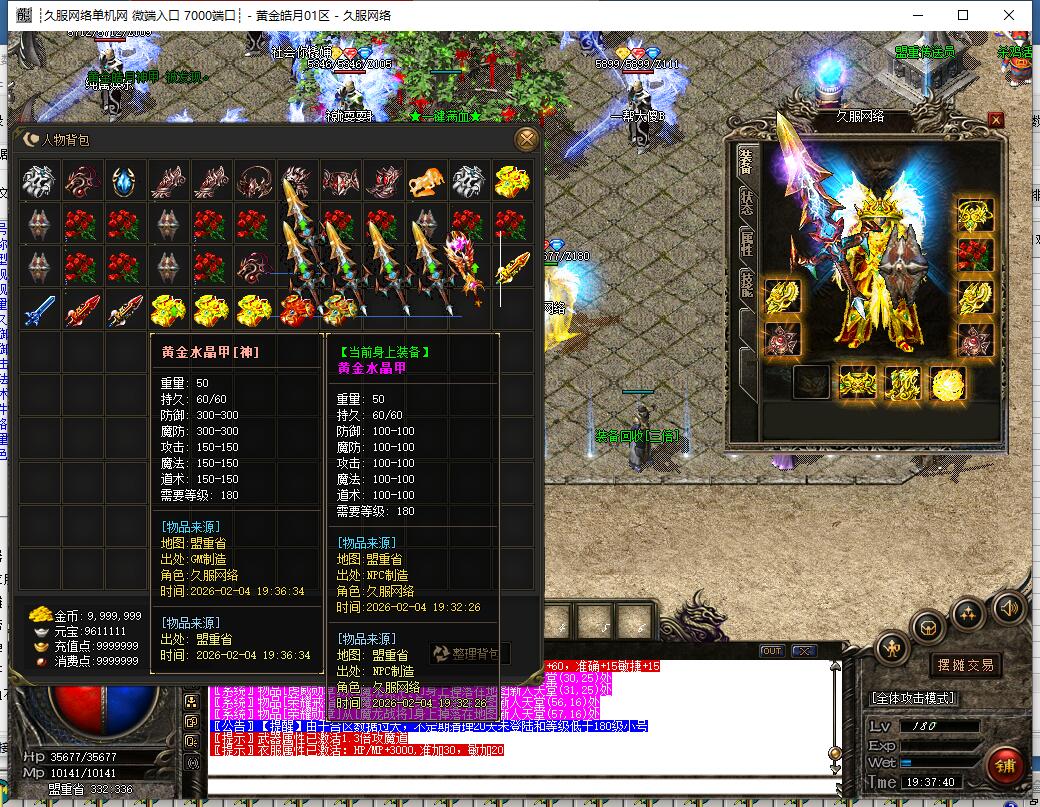The image size is (1040, 807).
Task: Select the blue gem item slot
Action: point(125,181)
